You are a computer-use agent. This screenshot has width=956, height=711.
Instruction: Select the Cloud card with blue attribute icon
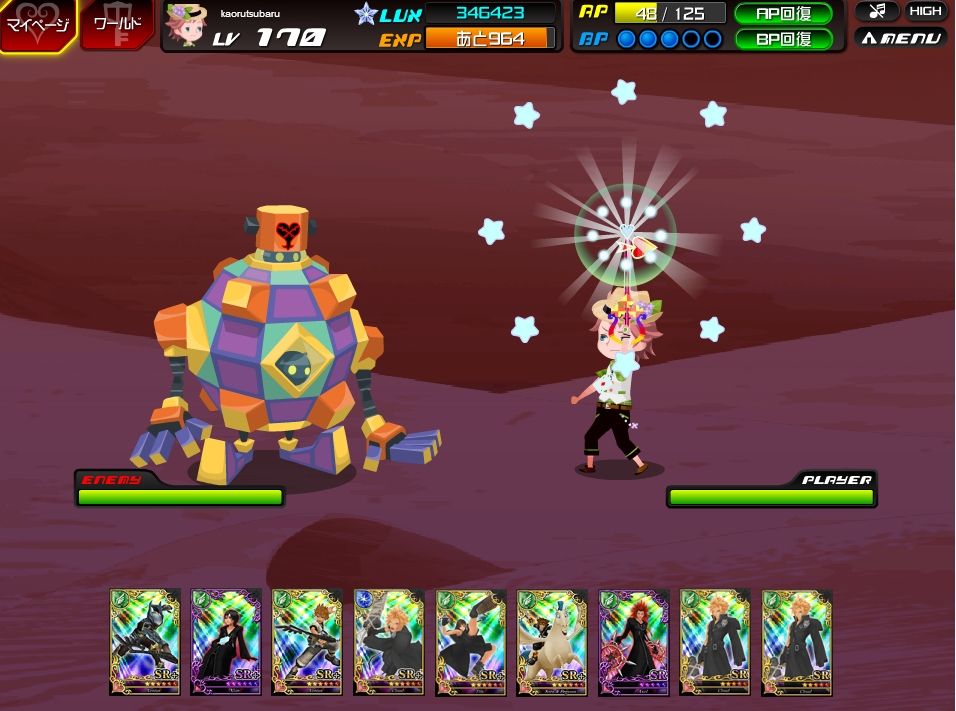[x=389, y=641]
